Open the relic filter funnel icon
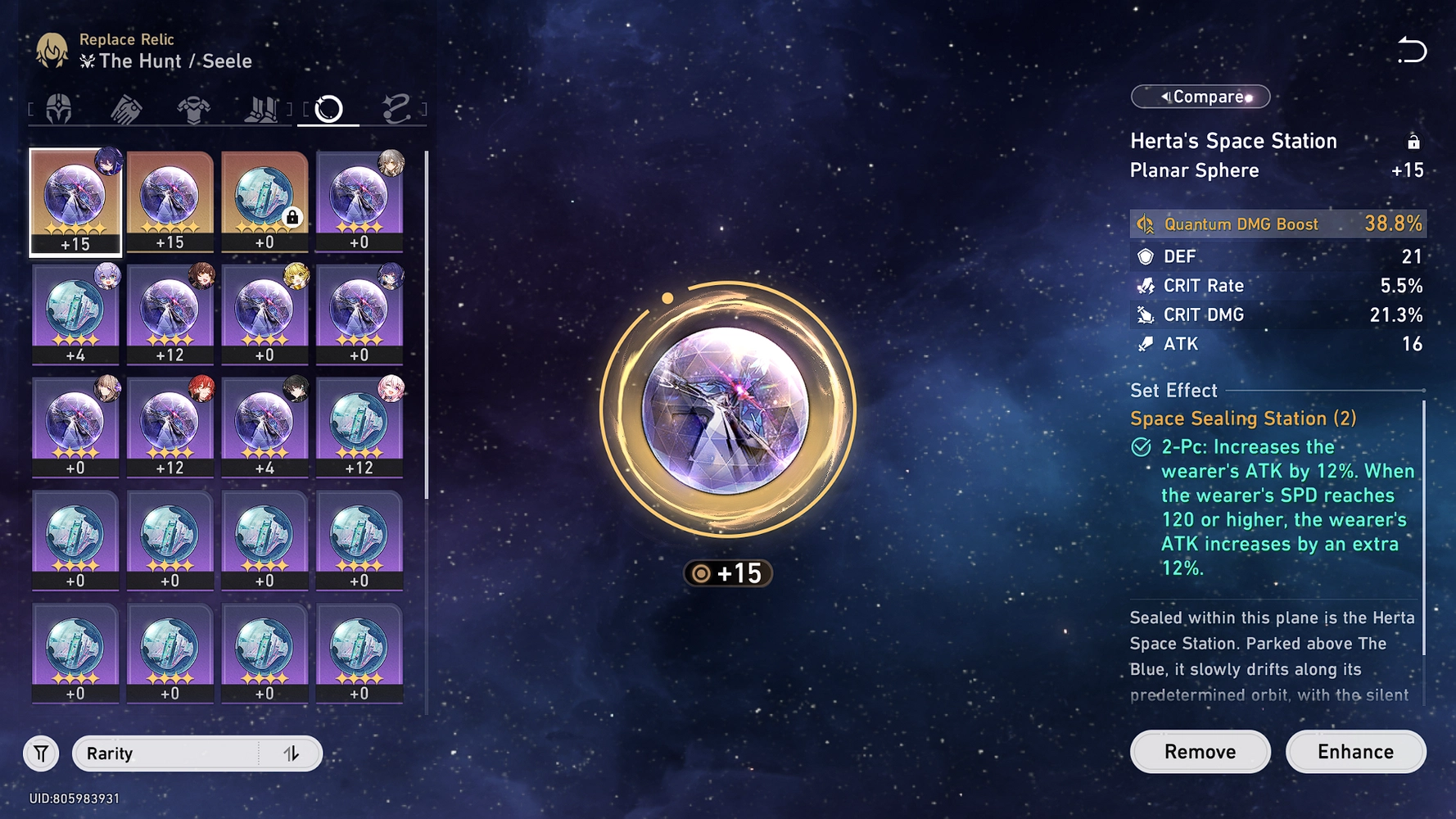This screenshot has height=819, width=1456. (x=40, y=753)
